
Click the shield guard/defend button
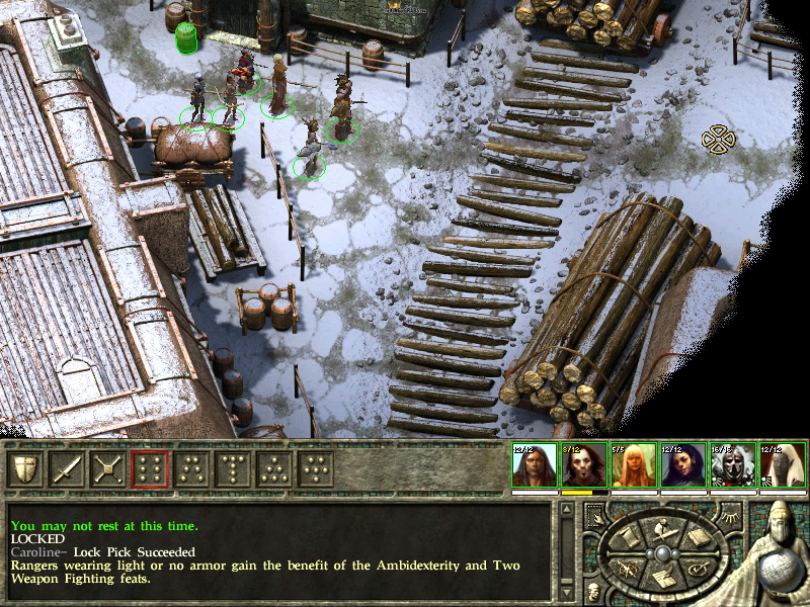26,468
